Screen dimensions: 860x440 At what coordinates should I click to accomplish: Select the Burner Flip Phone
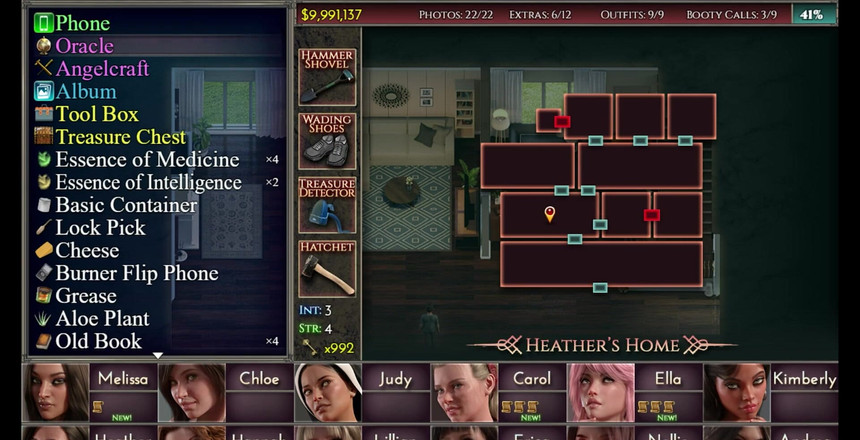(x=136, y=273)
